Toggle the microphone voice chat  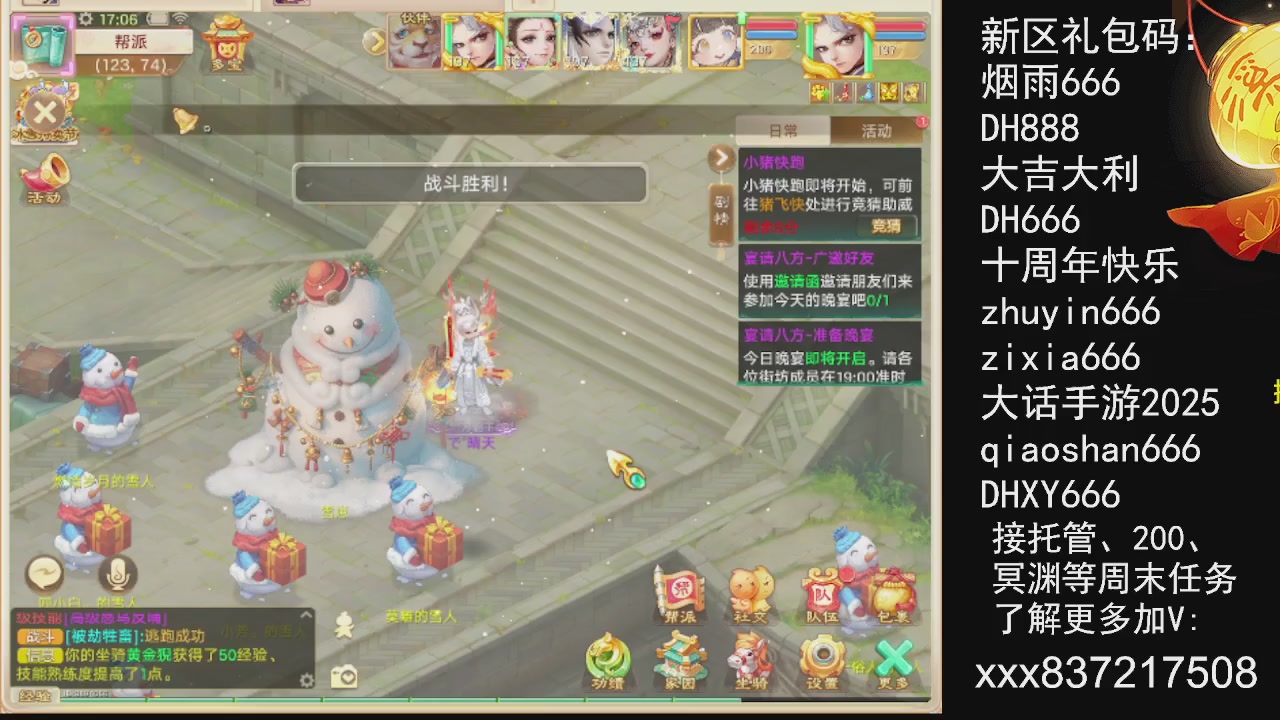click(x=115, y=575)
